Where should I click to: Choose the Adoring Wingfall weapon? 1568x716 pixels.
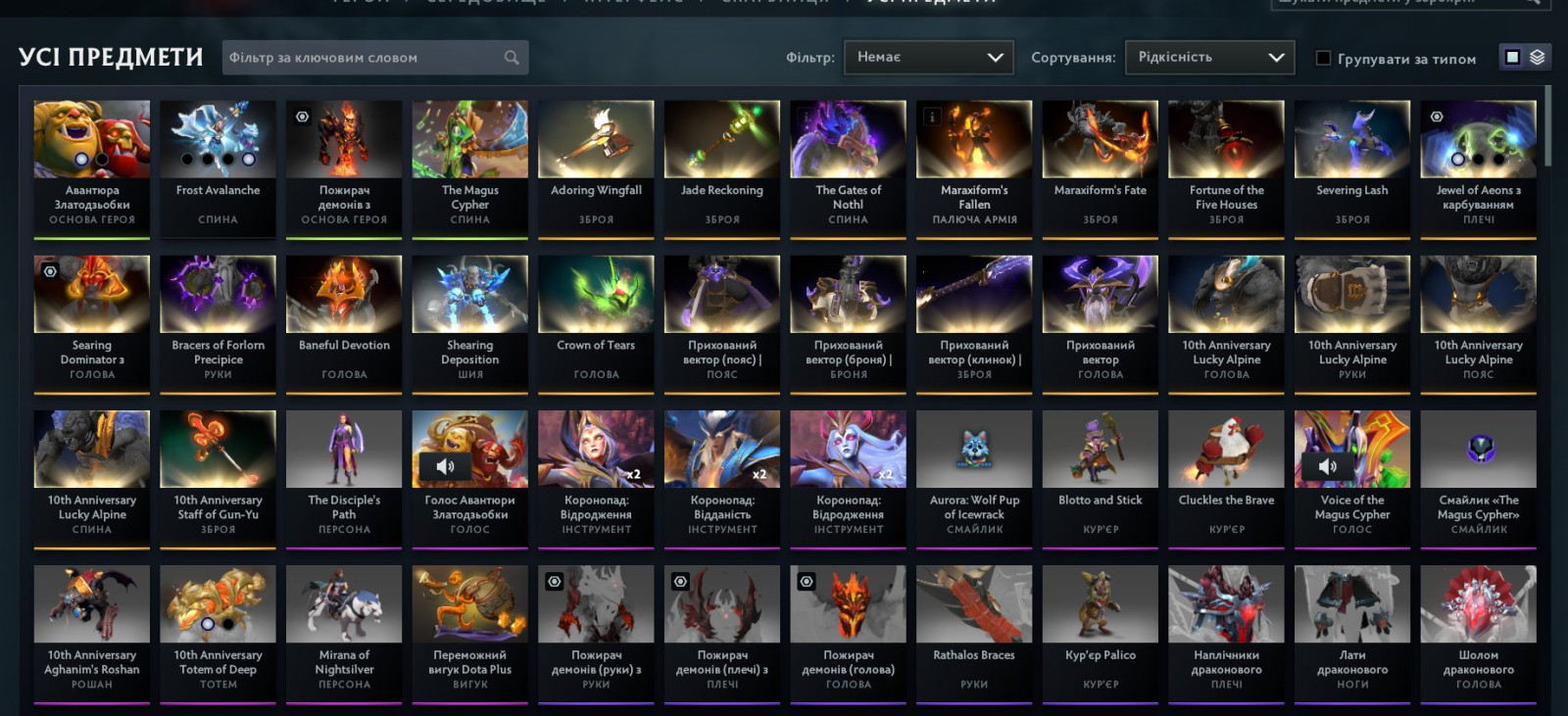tap(596, 167)
